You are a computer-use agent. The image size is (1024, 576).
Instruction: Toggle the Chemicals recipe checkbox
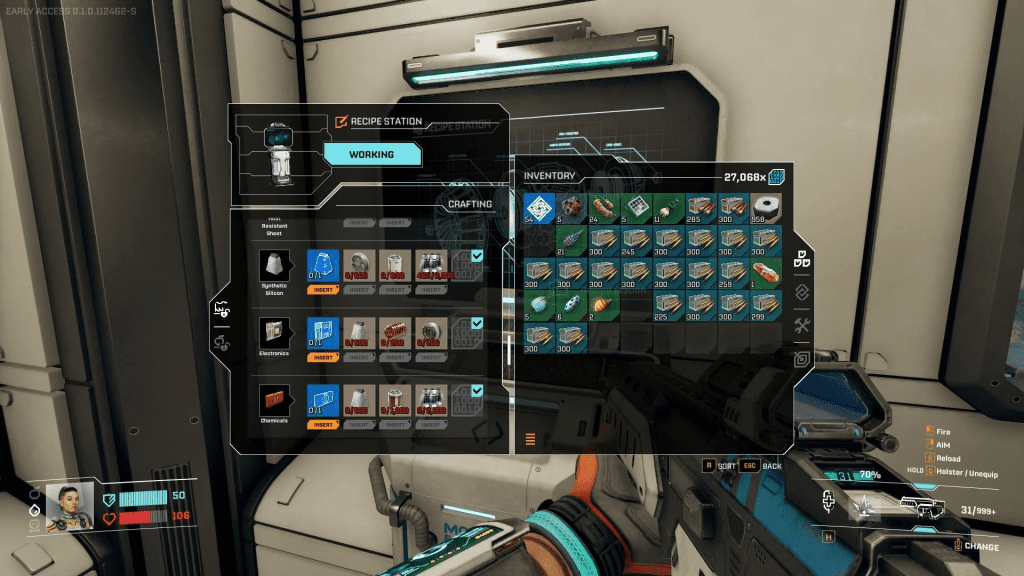(x=476, y=391)
